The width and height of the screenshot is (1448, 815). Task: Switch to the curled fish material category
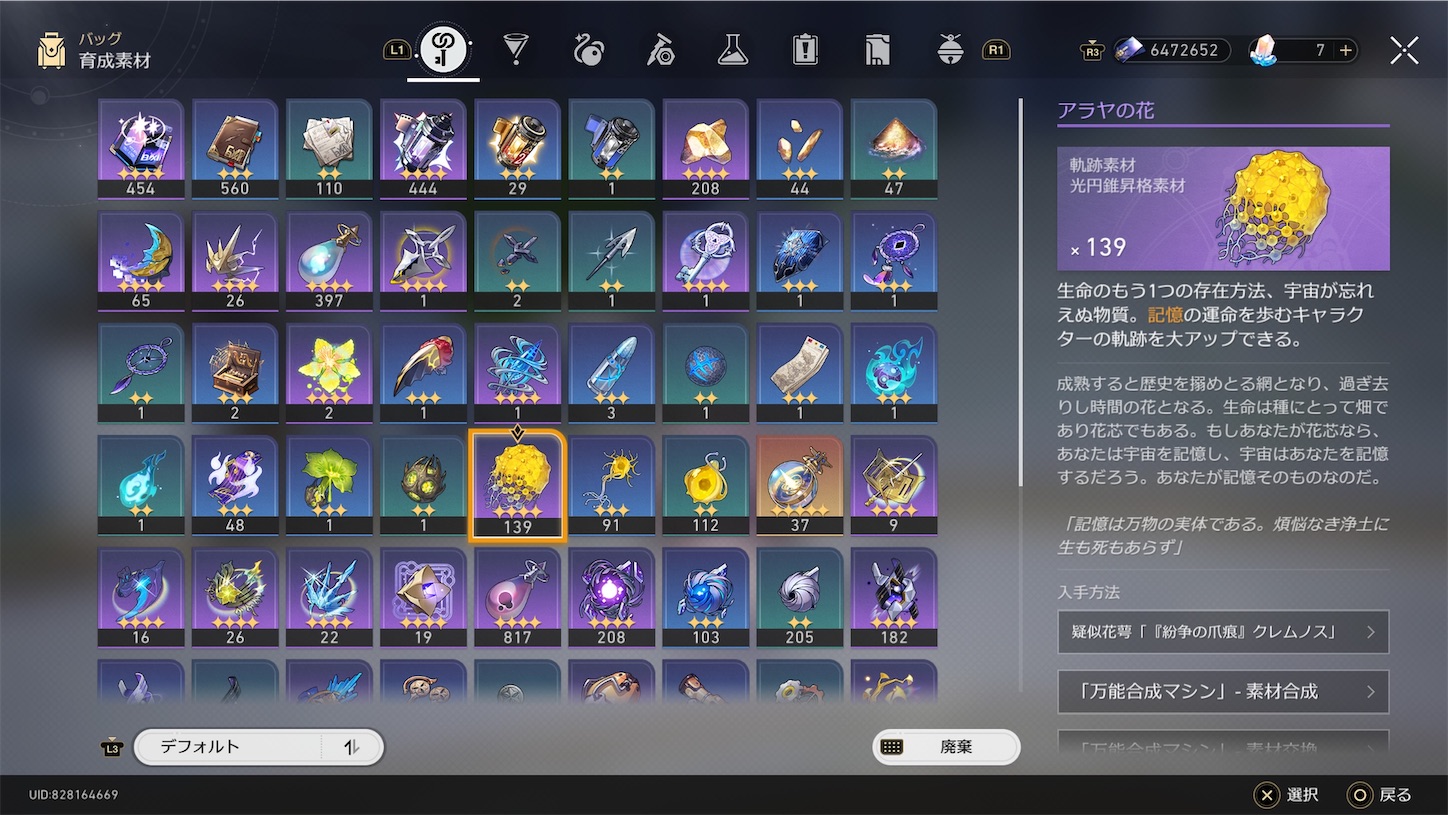[587, 49]
